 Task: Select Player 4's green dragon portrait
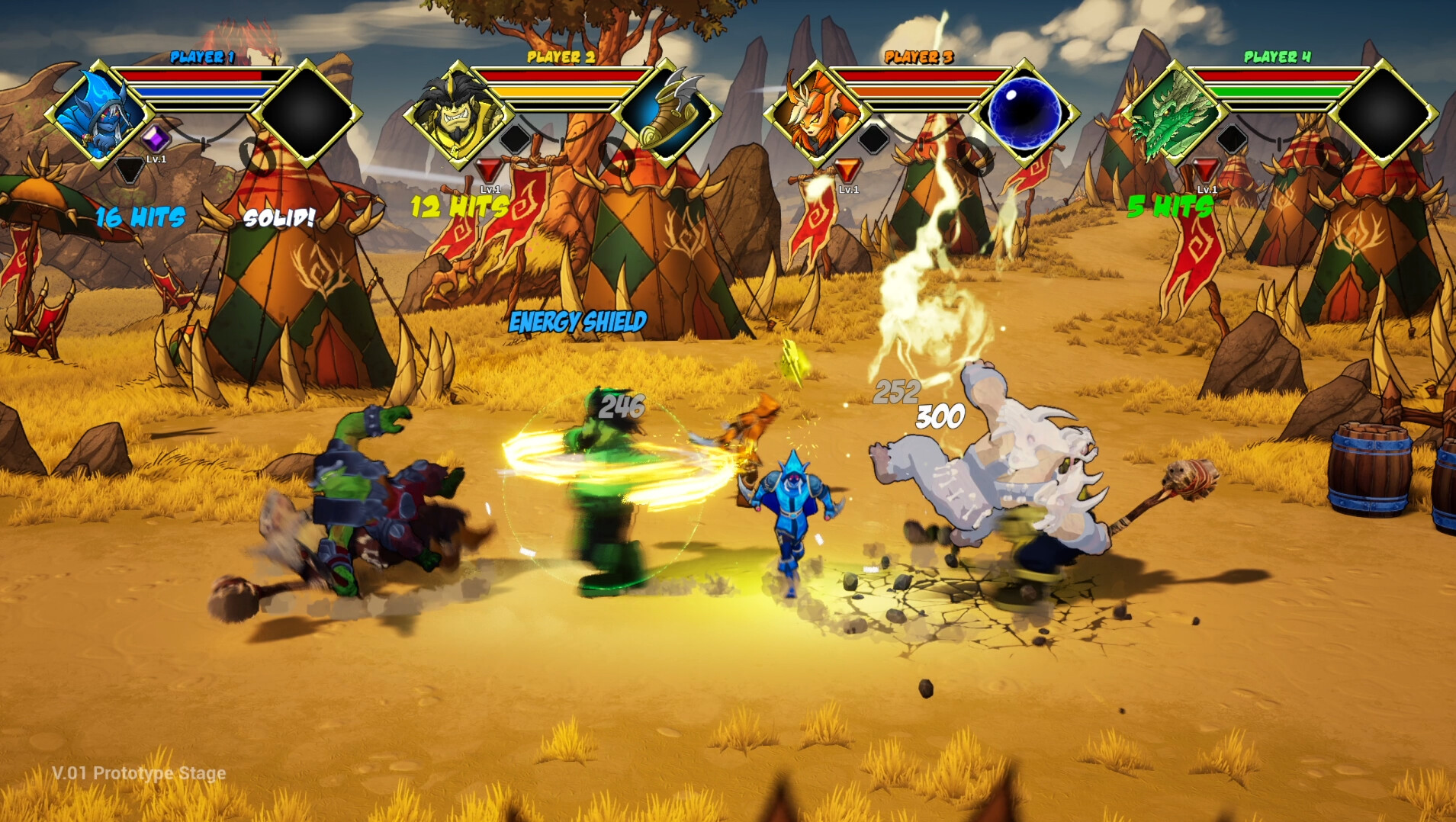[x=1175, y=114]
